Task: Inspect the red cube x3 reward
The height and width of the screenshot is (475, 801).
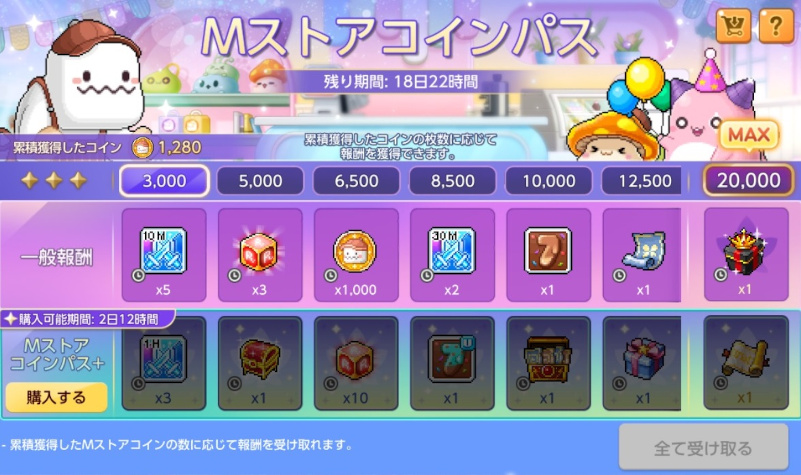Action: pos(260,254)
